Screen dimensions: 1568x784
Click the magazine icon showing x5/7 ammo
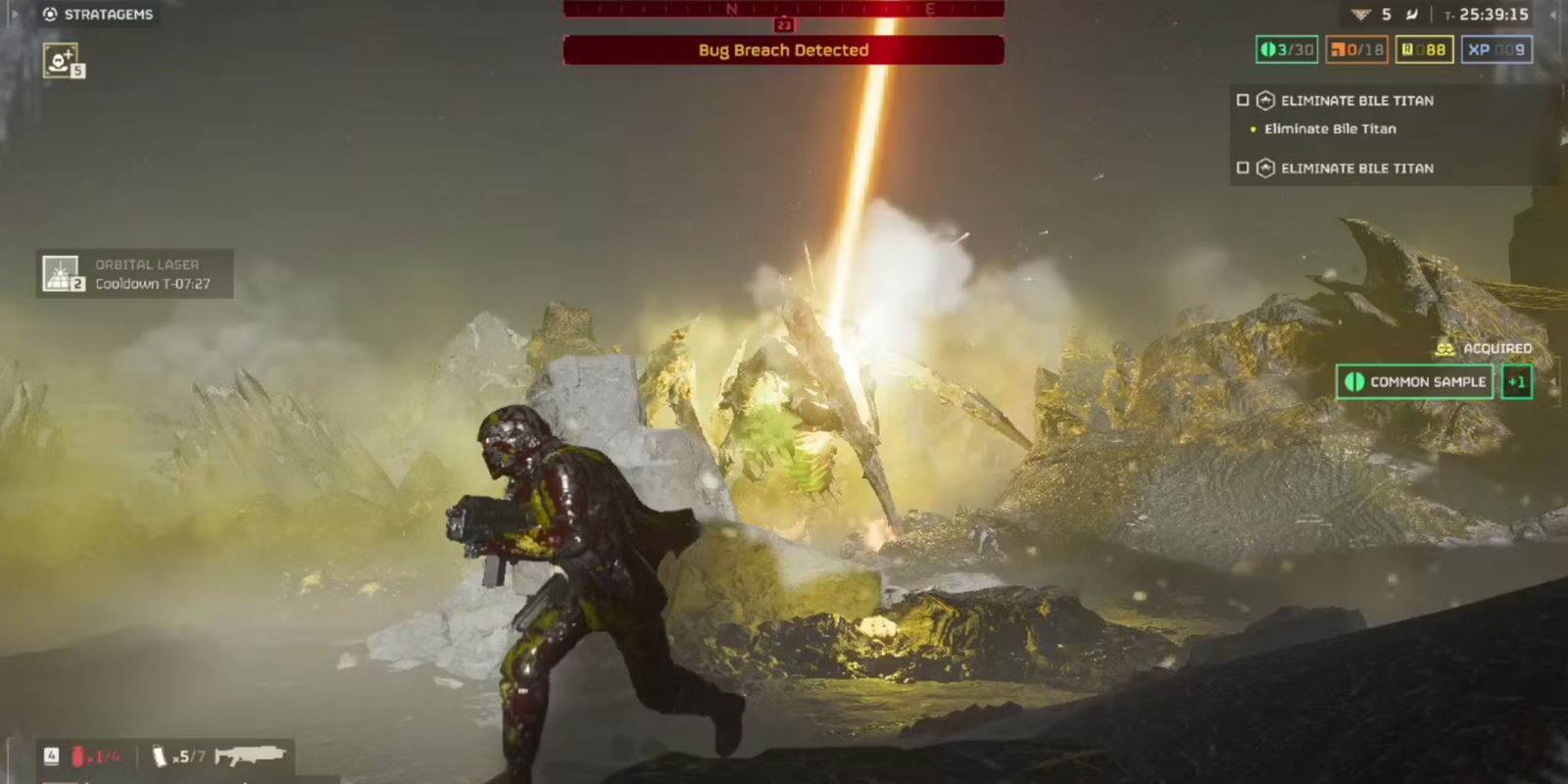159,754
